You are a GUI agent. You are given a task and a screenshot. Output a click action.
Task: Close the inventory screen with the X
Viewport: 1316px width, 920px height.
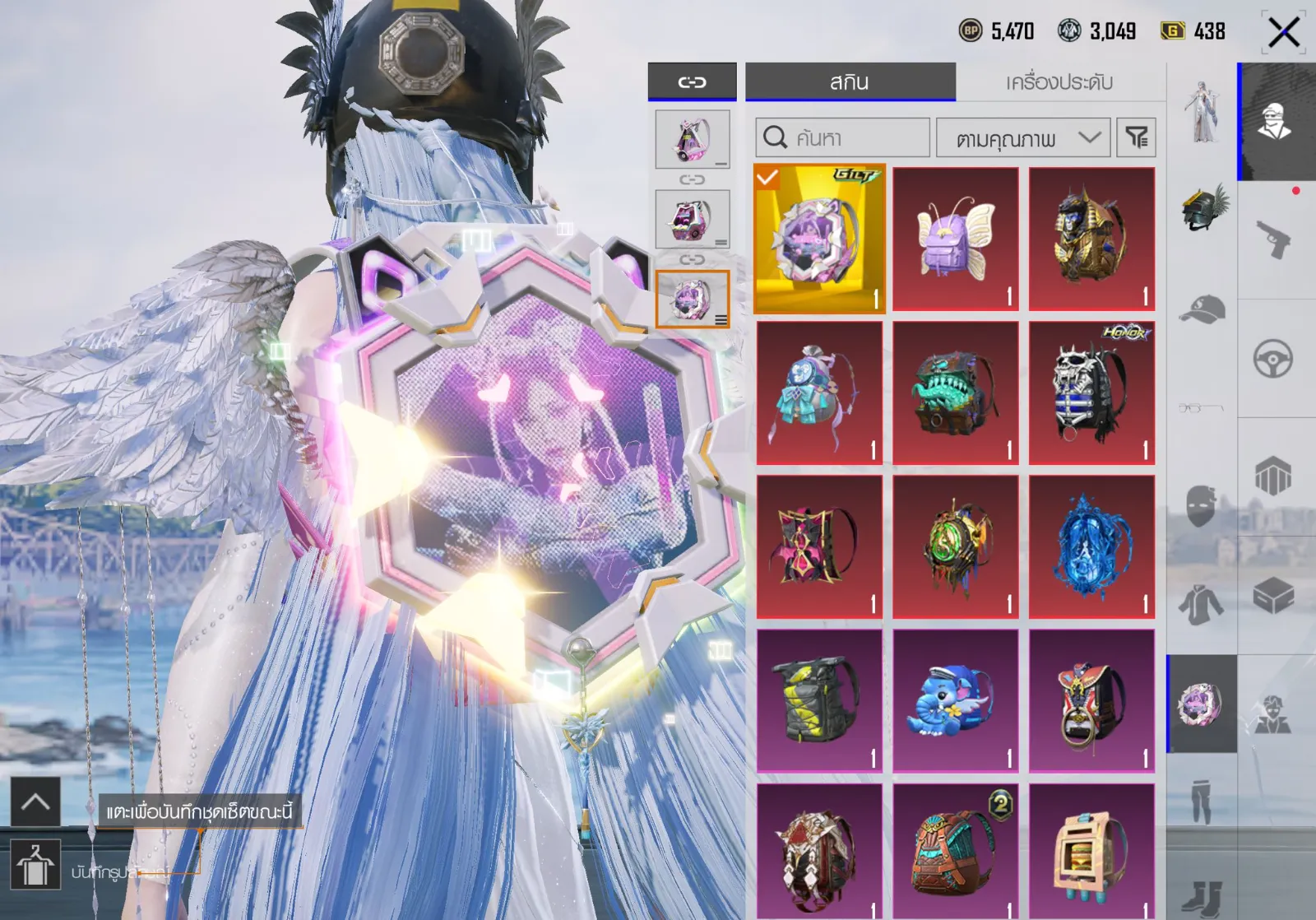pos(1283,33)
